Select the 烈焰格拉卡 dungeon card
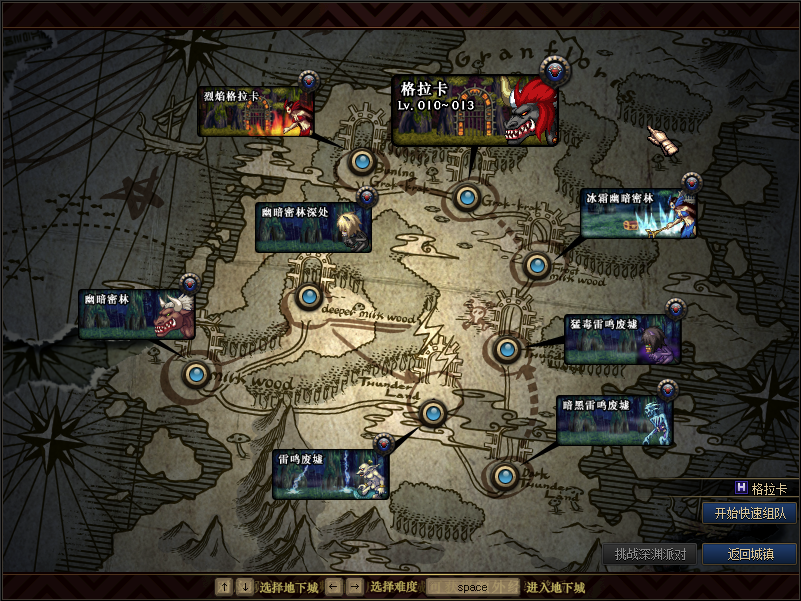Image resolution: width=801 pixels, height=601 pixels. (256, 112)
